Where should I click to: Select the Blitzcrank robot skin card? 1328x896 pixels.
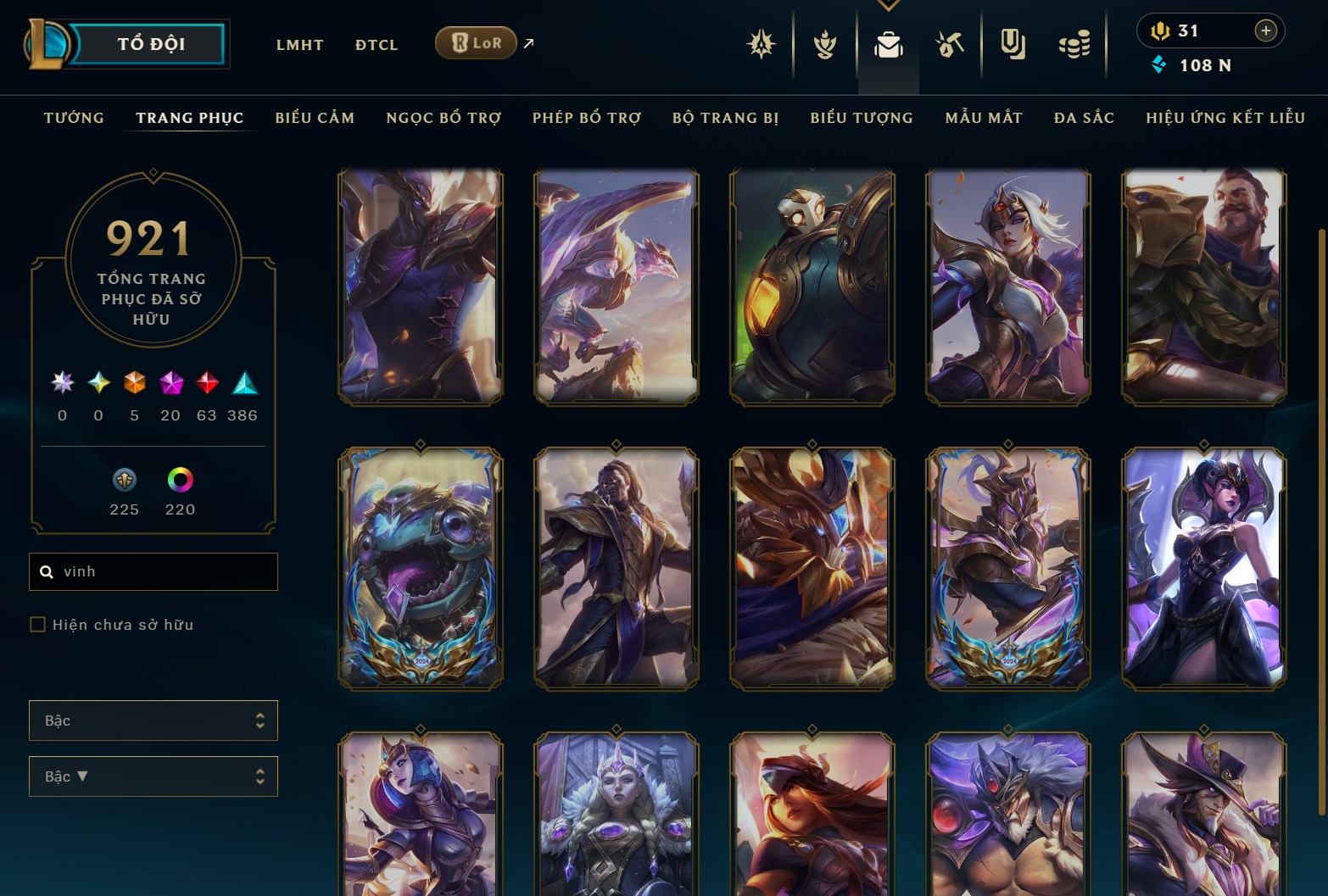812,286
